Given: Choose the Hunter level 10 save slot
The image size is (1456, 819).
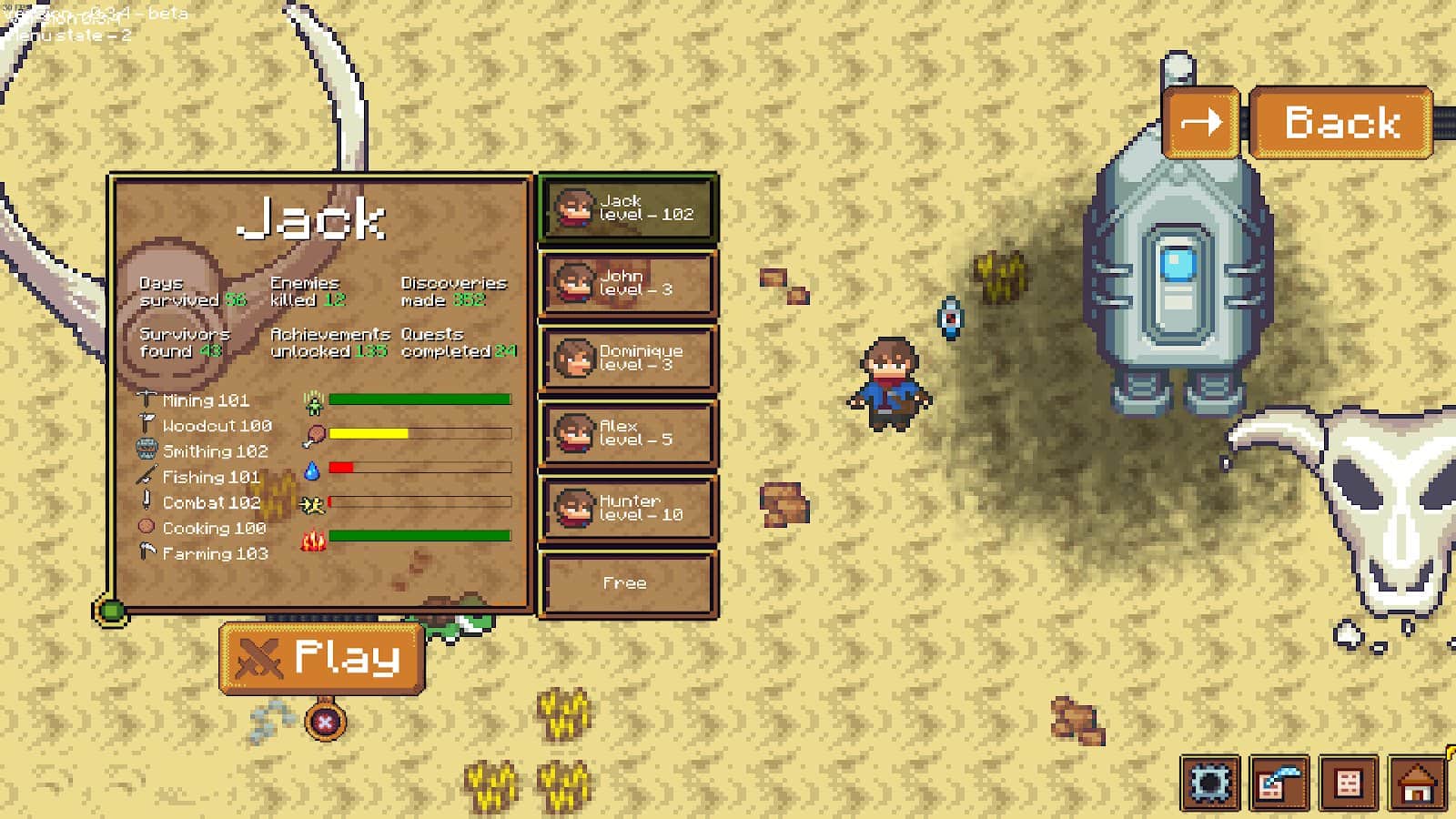Looking at the screenshot, I should pos(629,509).
